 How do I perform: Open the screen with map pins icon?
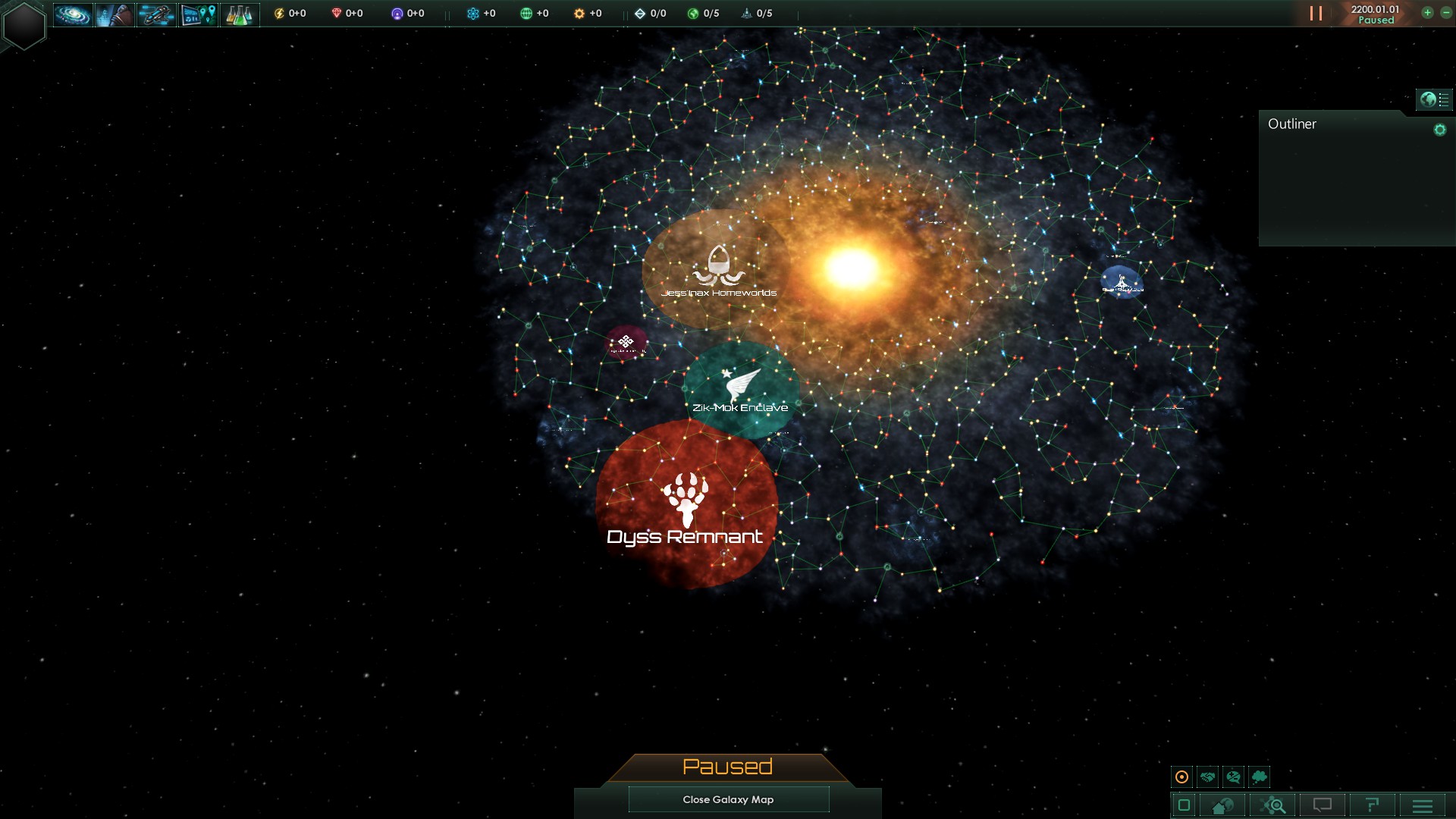pyautogui.click(x=198, y=14)
